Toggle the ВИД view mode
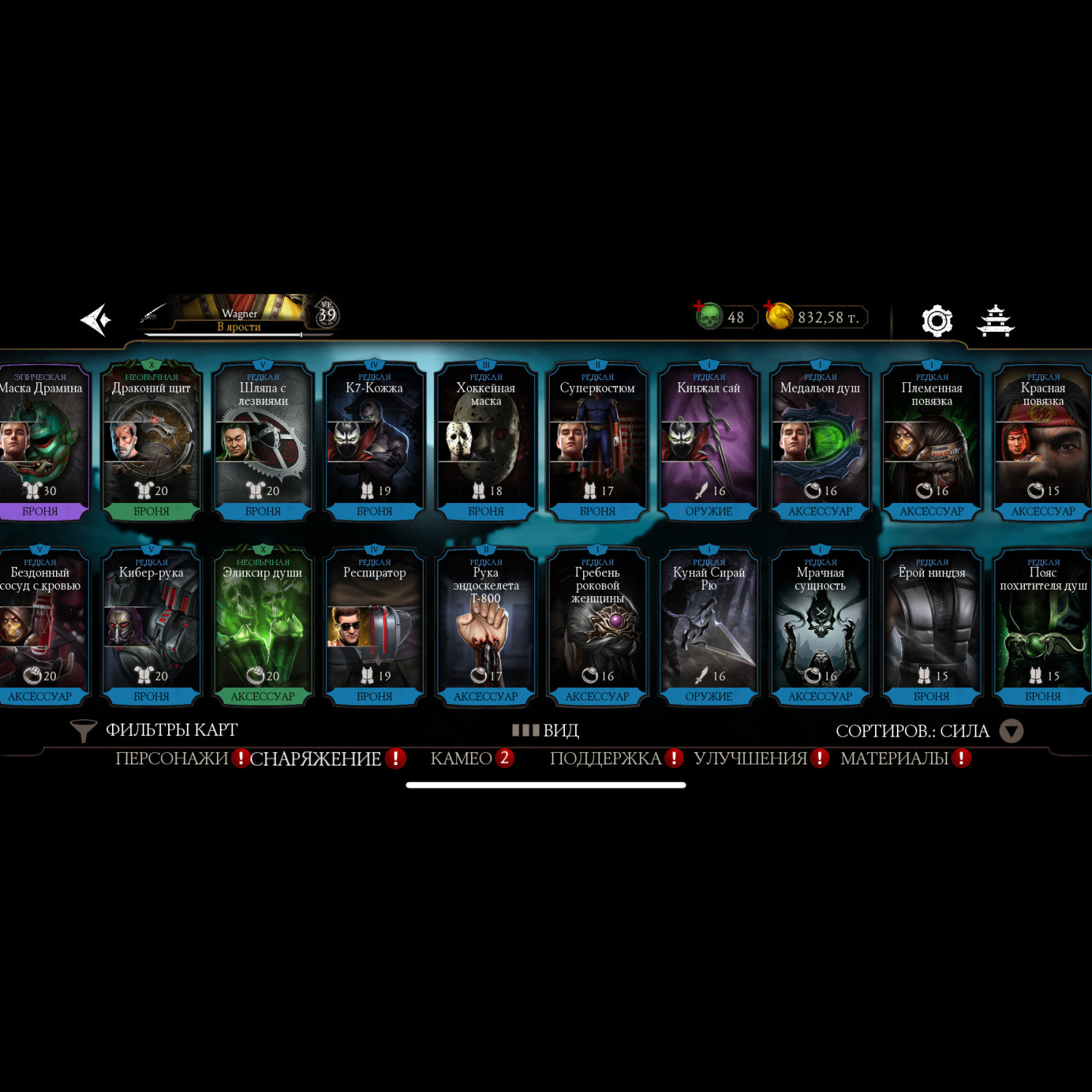This screenshot has height=1092, width=1092. coord(546,730)
